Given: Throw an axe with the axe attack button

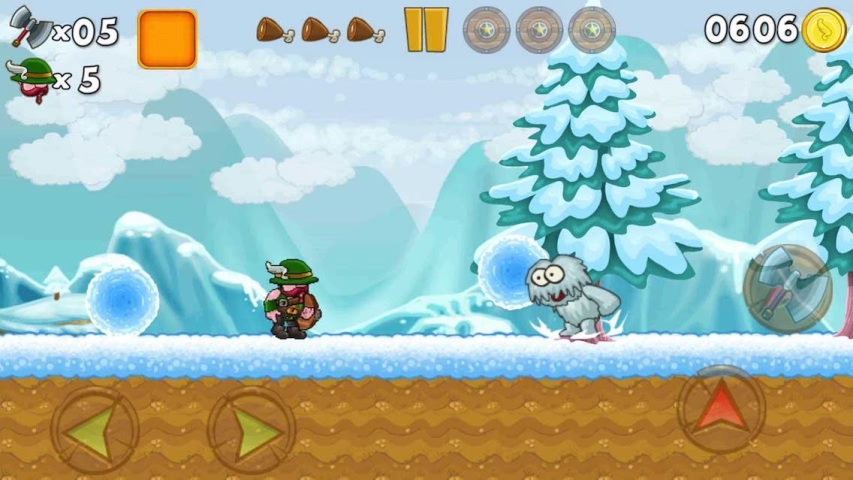Looking at the screenshot, I should click(787, 288).
